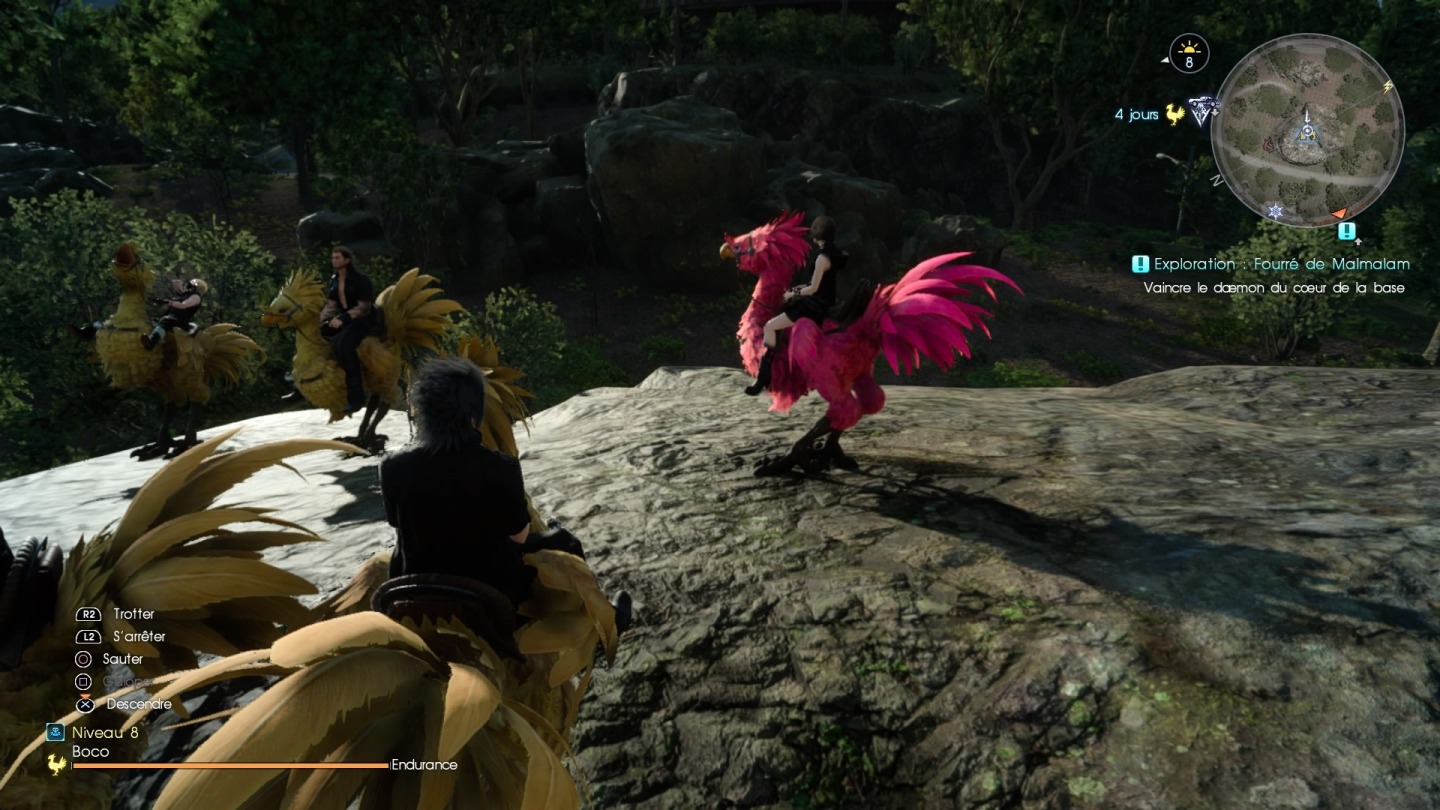Click the blue icon beside Niveau 8
This screenshot has height=810, width=1440.
pos(56,732)
